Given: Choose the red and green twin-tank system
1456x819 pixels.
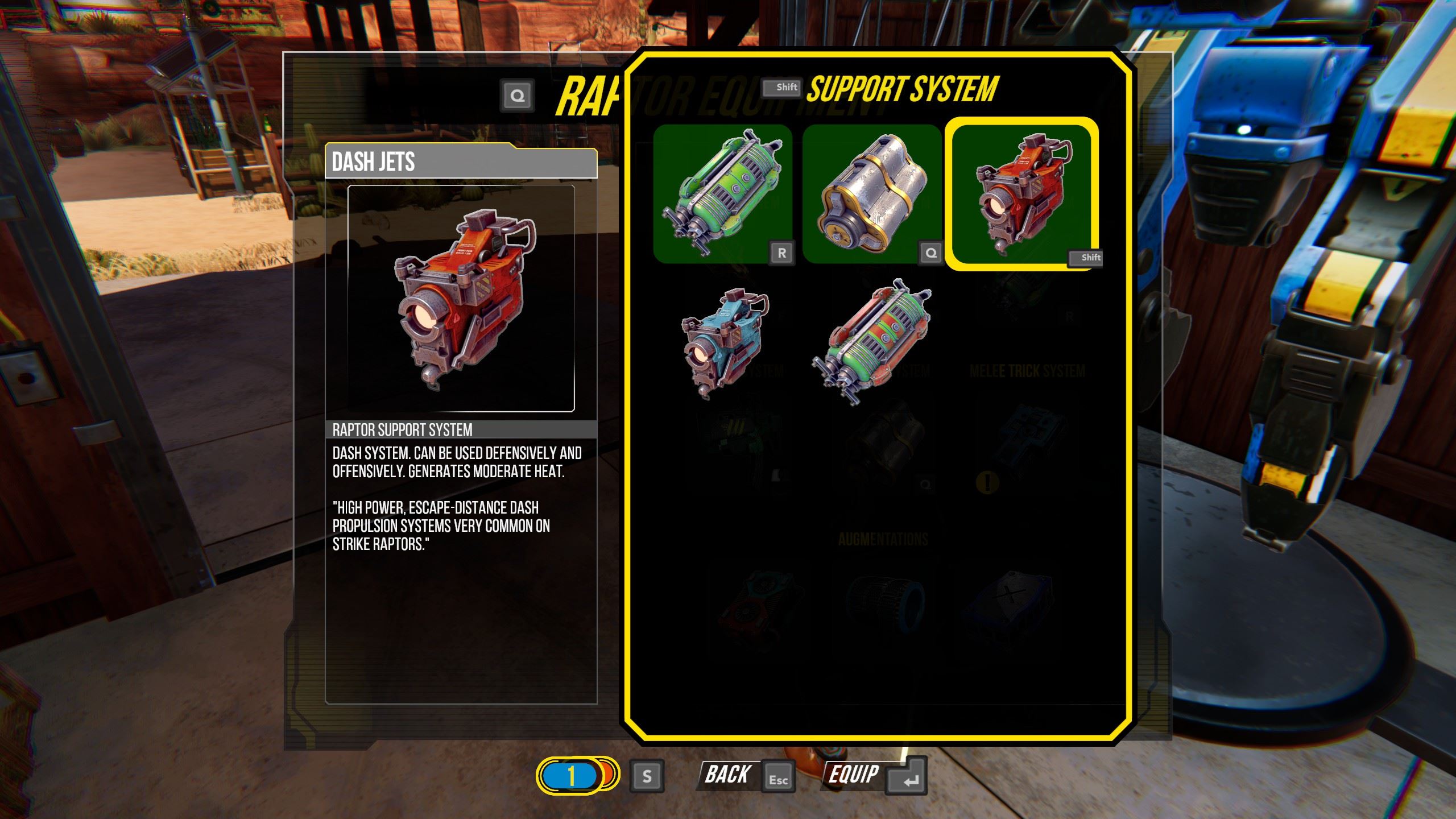Looking at the screenshot, I should tap(872, 342).
